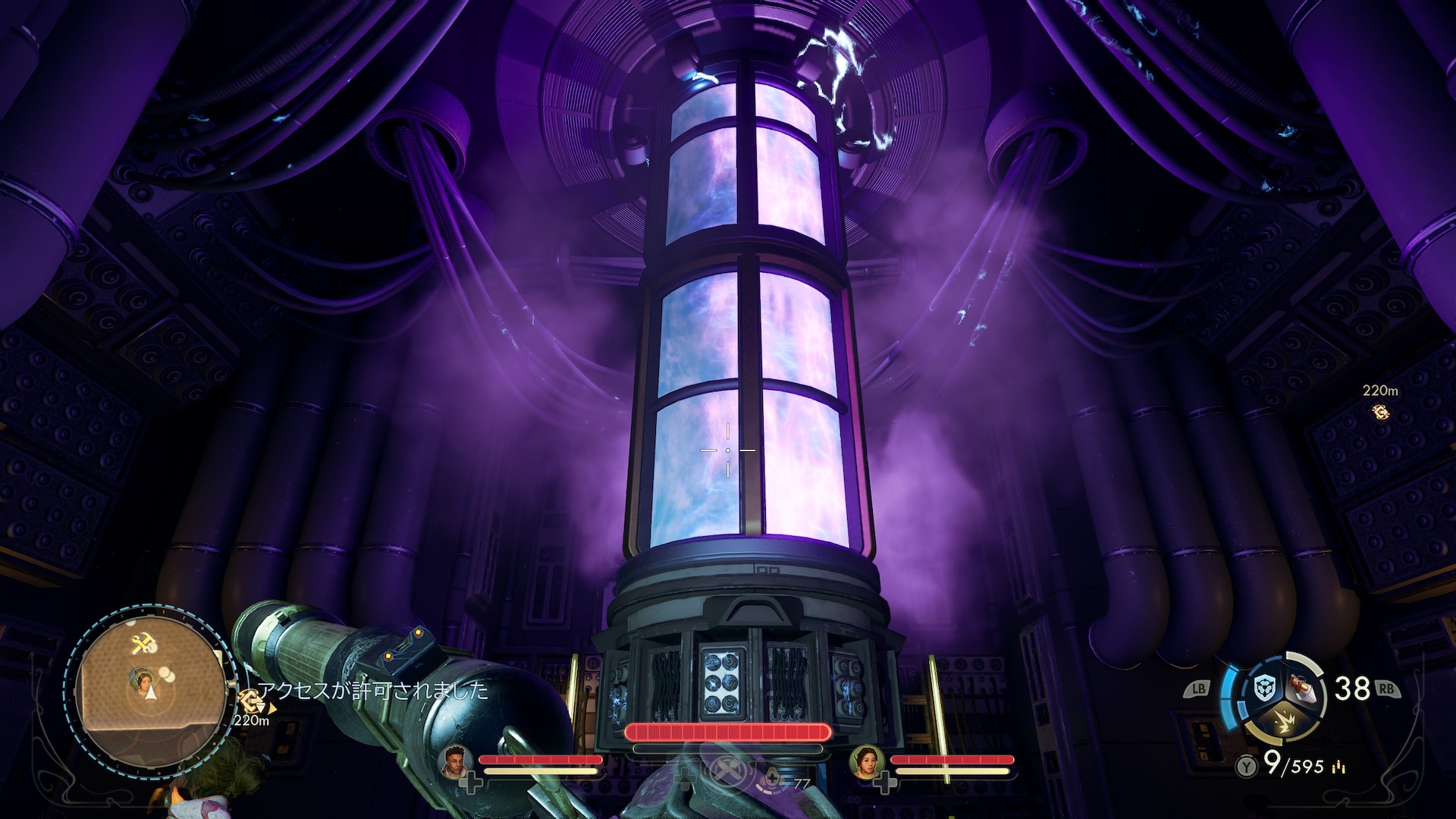This screenshot has height=819, width=1456.
Task: Select the crossed hammer and wrench workbench marker
Action: (x=143, y=645)
